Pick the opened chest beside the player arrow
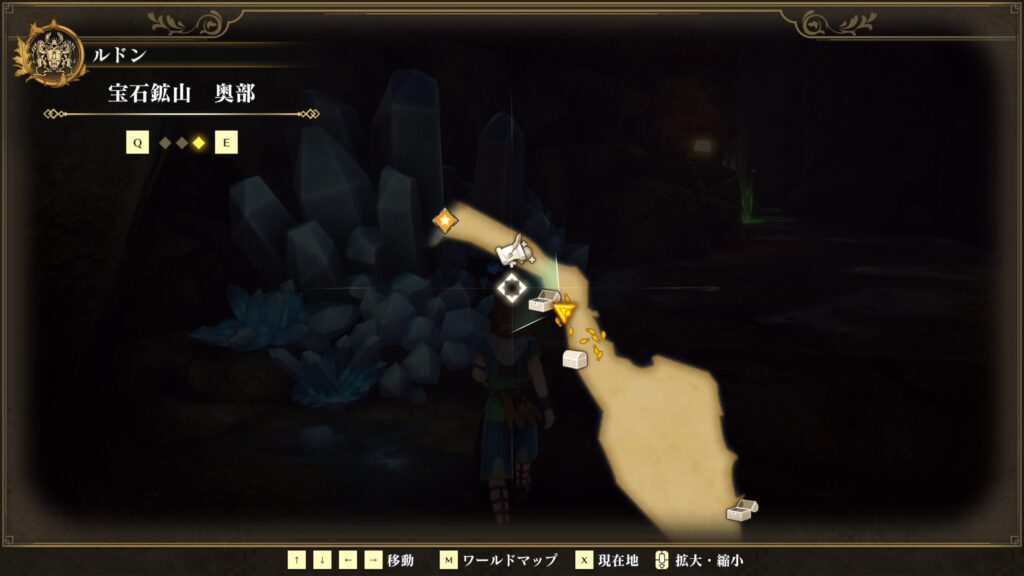This screenshot has height=576, width=1024. (543, 300)
